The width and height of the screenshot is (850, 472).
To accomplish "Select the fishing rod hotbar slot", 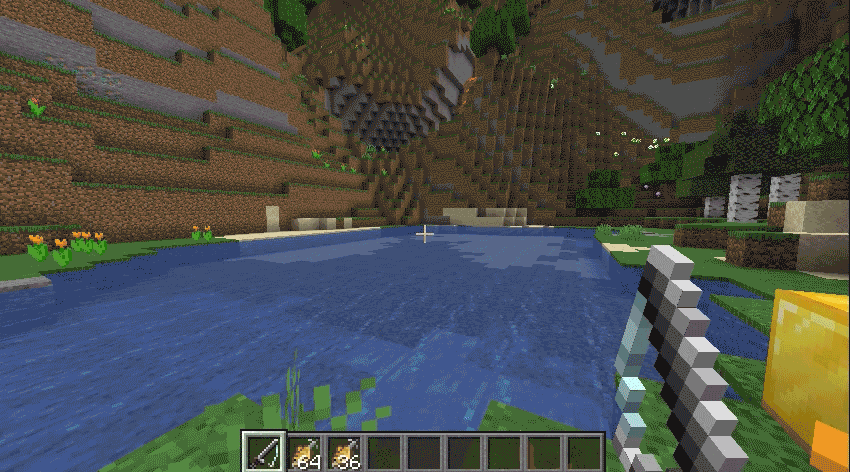I will click(x=265, y=453).
